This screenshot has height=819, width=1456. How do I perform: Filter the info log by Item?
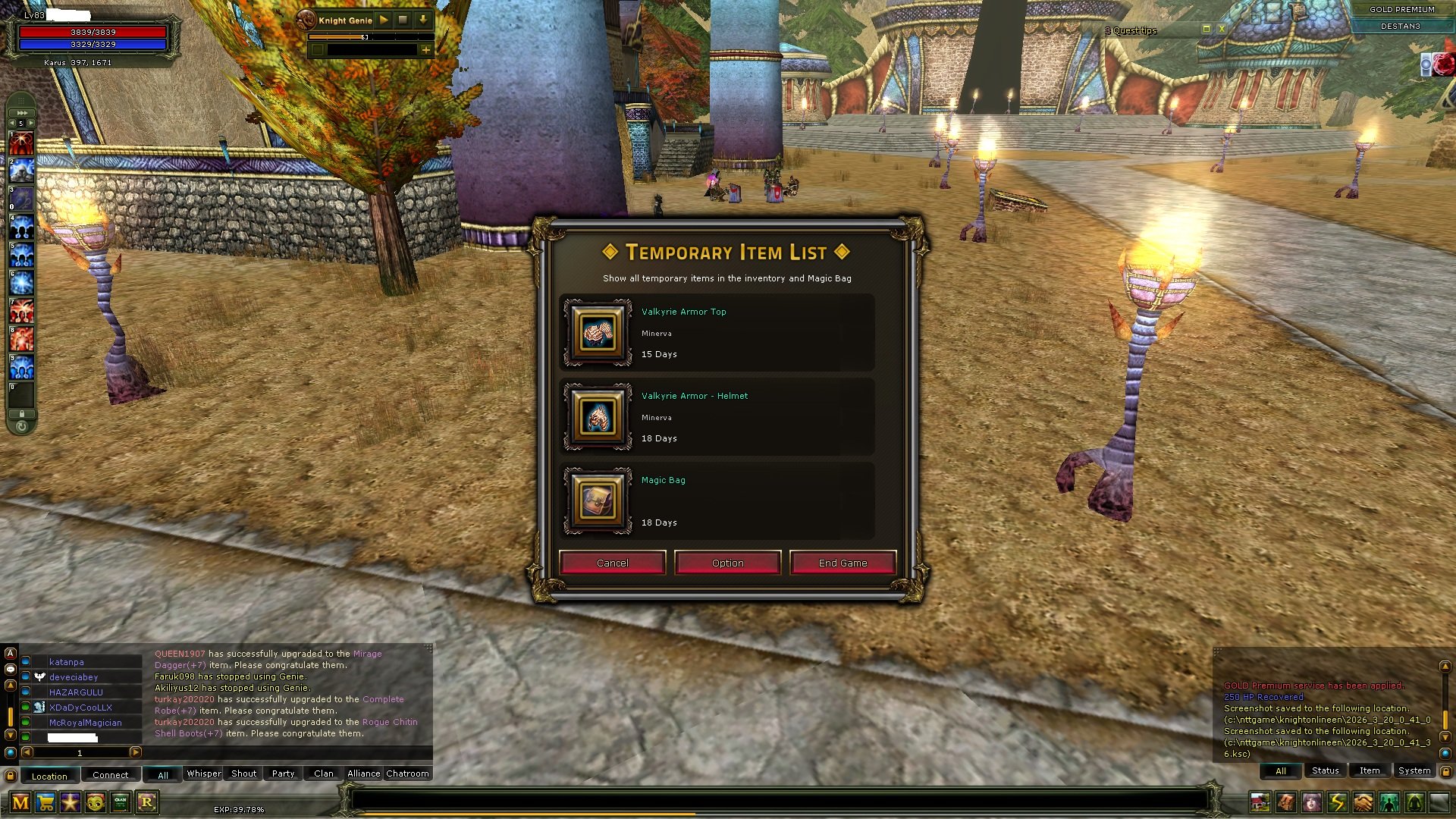pyautogui.click(x=1369, y=770)
